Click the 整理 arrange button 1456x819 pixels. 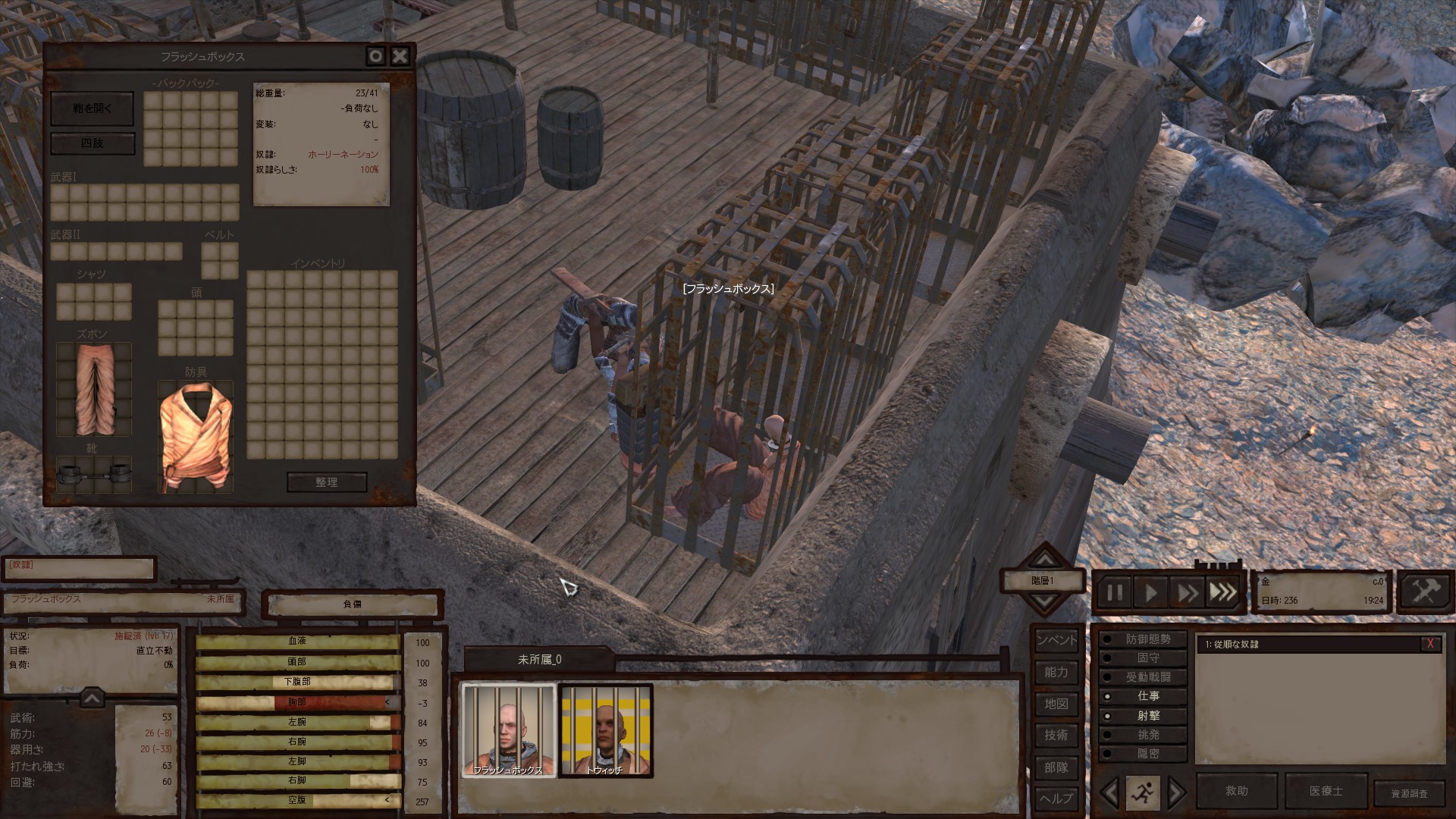point(327,482)
